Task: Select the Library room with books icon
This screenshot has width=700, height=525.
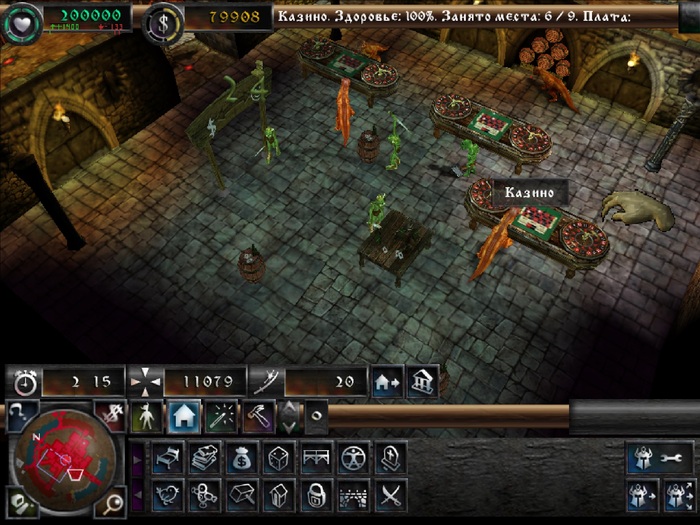Action: pyautogui.click(x=204, y=458)
